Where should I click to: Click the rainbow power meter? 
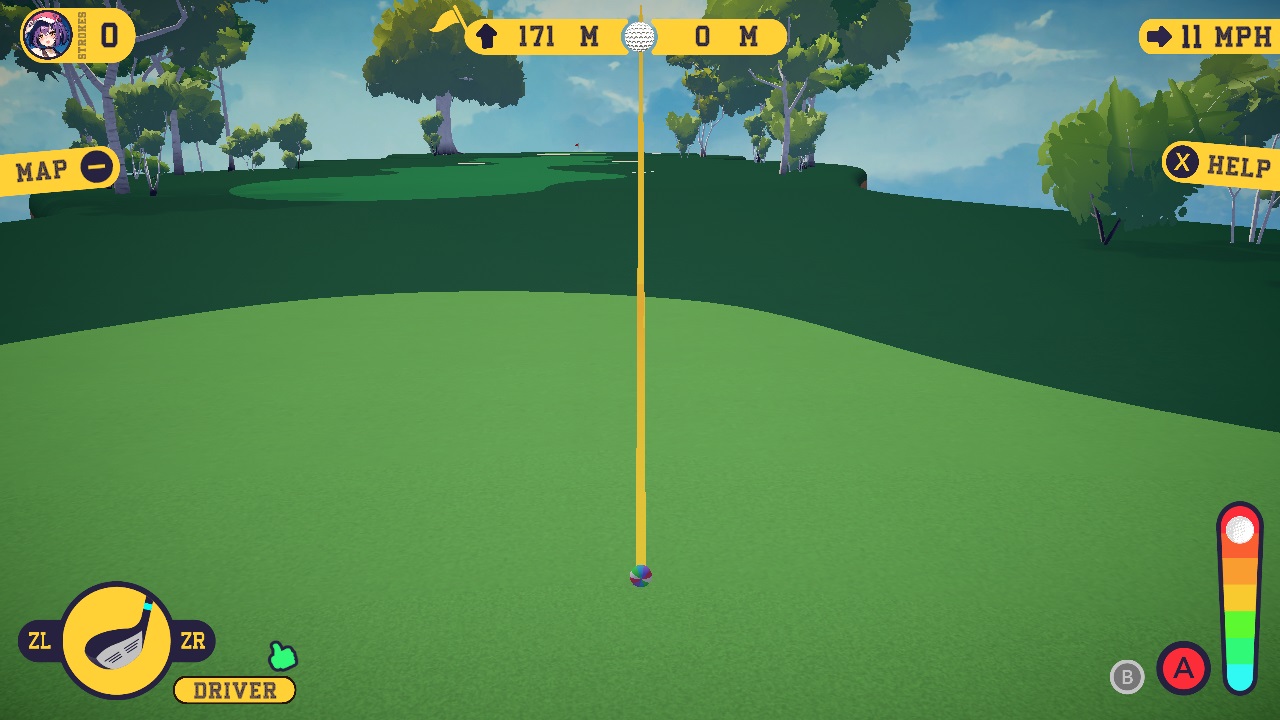[x=1240, y=600]
